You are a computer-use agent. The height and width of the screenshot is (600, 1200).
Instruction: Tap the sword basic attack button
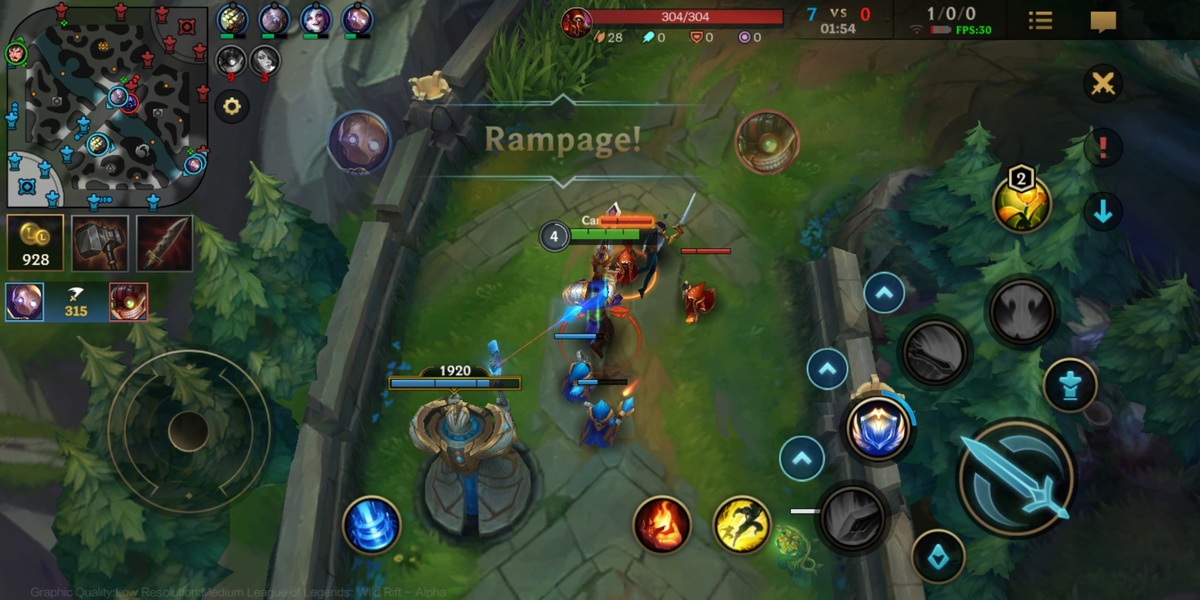click(x=1016, y=477)
